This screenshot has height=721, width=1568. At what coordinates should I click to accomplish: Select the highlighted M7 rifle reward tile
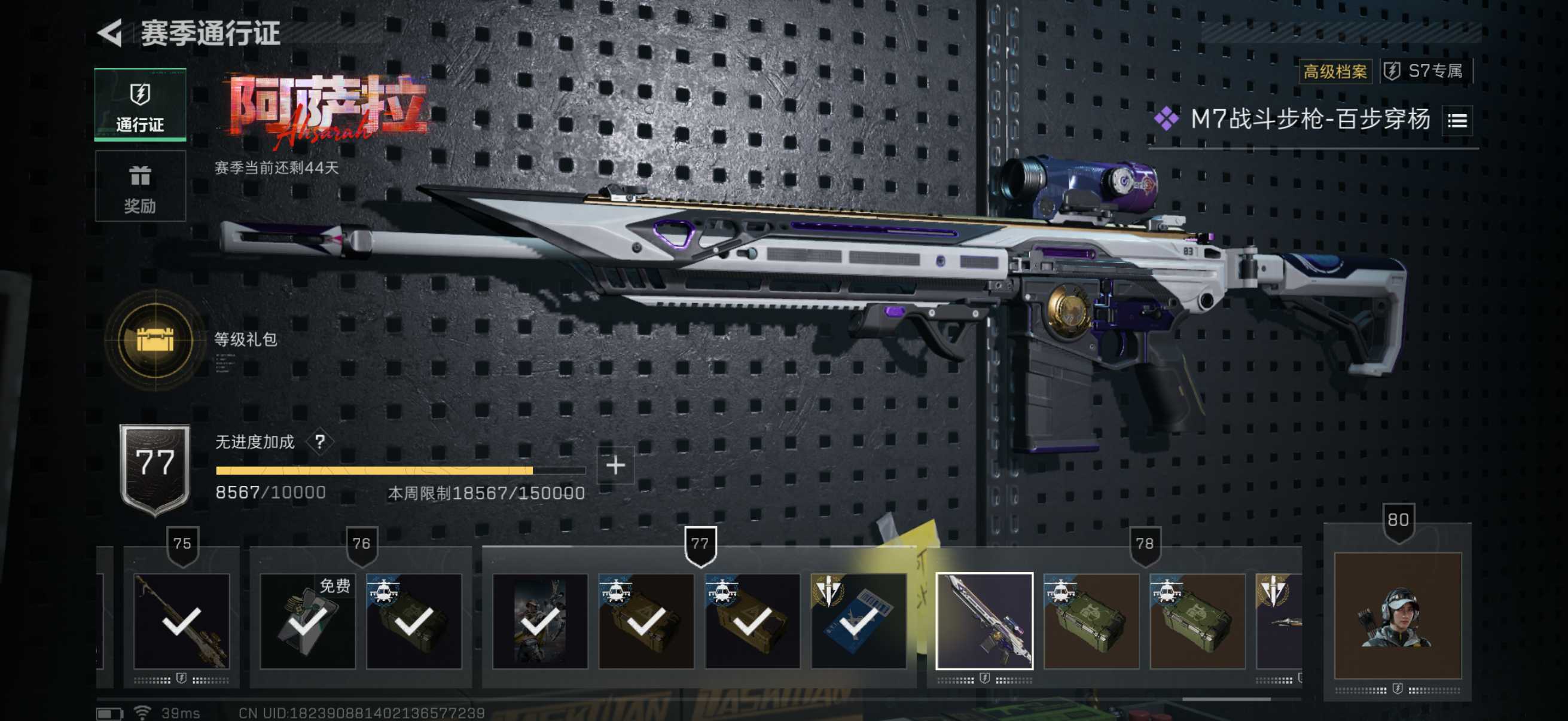(x=984, y=621)
